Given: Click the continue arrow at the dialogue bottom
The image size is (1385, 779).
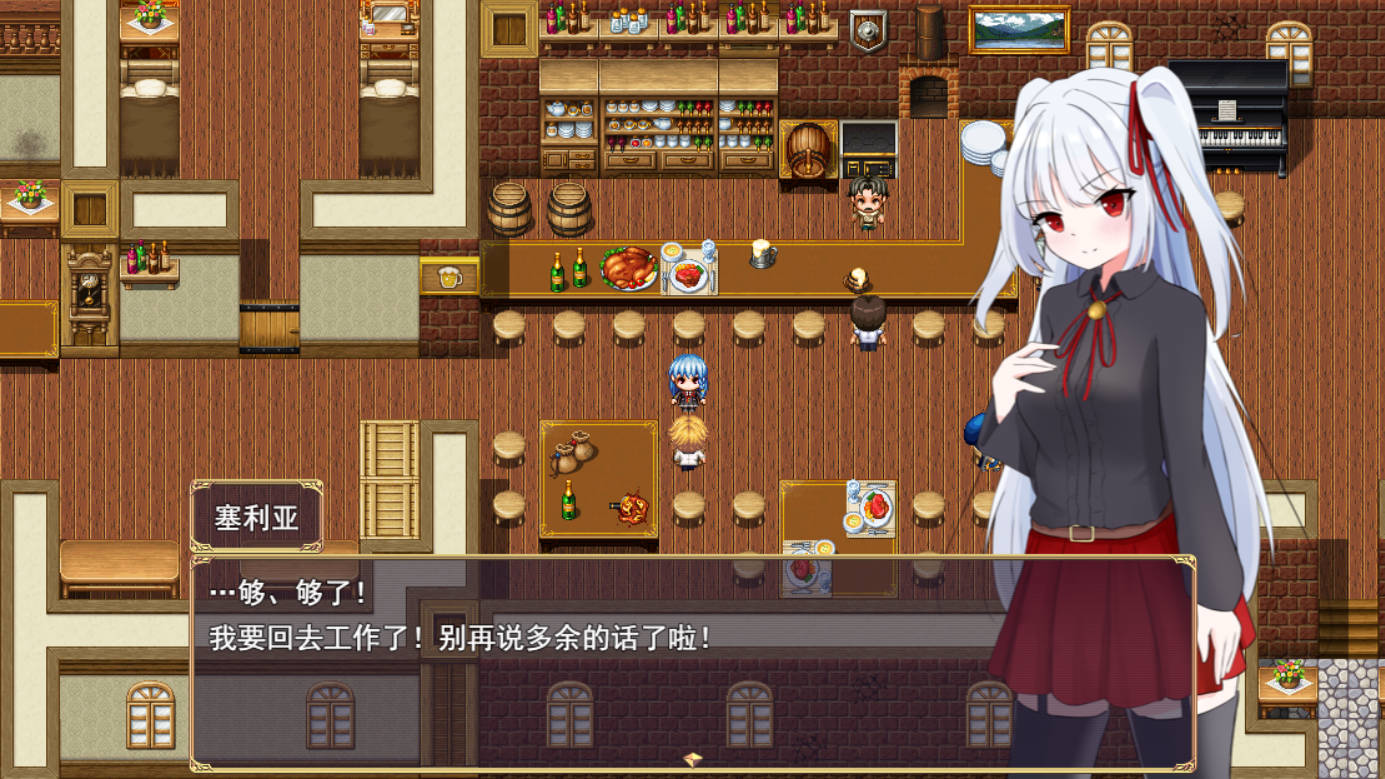Looking at the screenshot, I should click(692, 761).
